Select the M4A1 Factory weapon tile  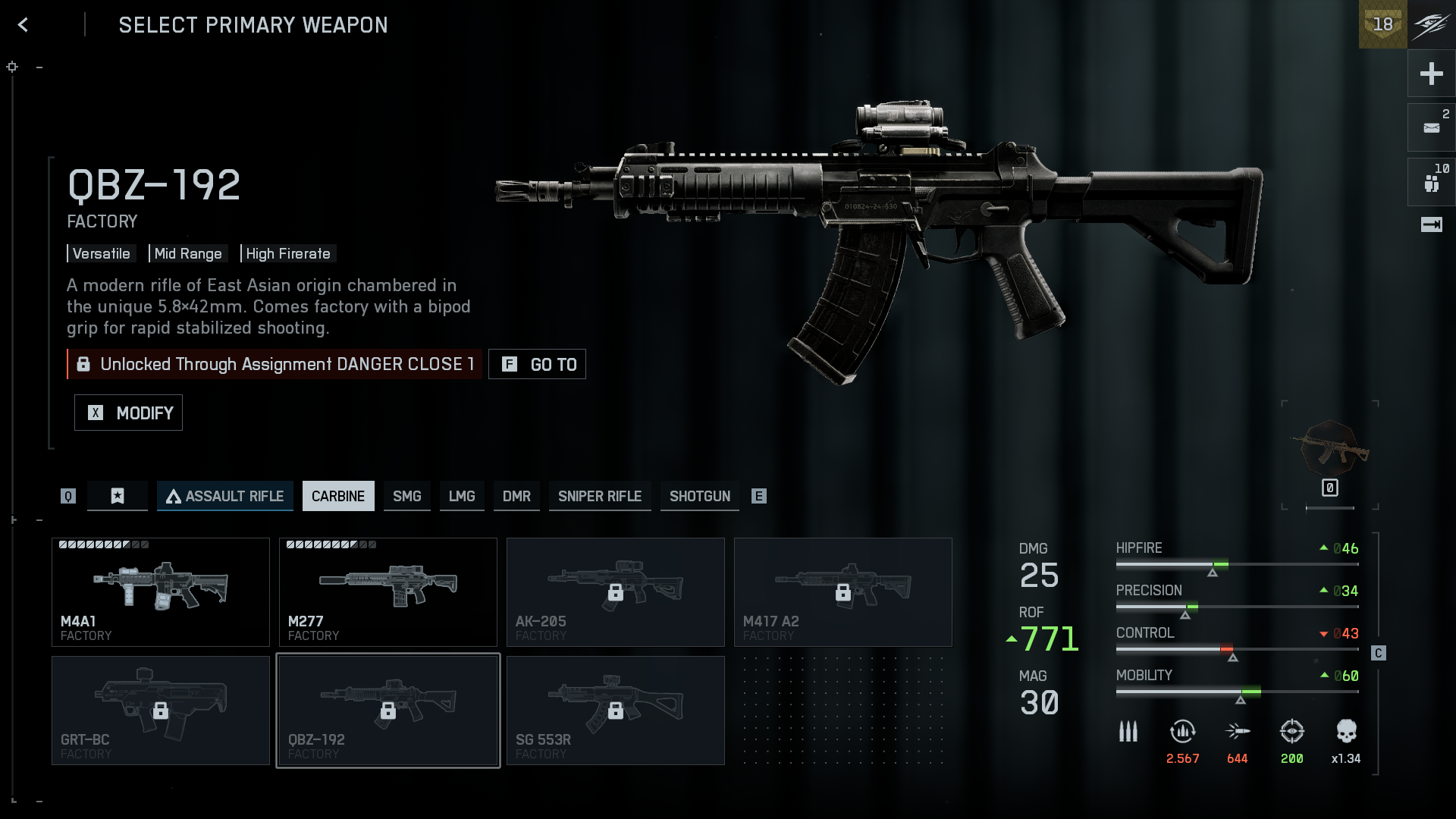160,591
